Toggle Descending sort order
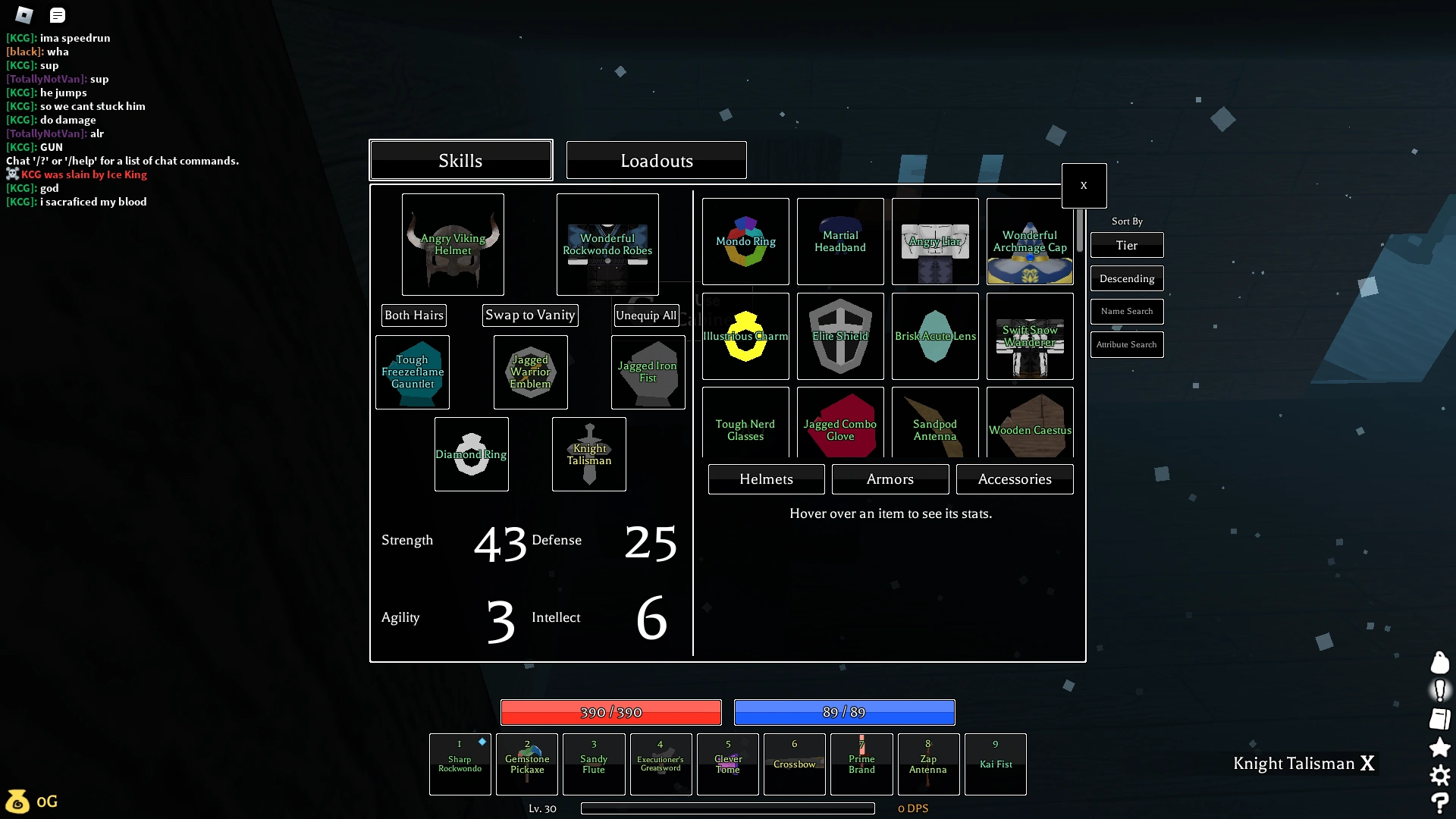 (1126, 278)
